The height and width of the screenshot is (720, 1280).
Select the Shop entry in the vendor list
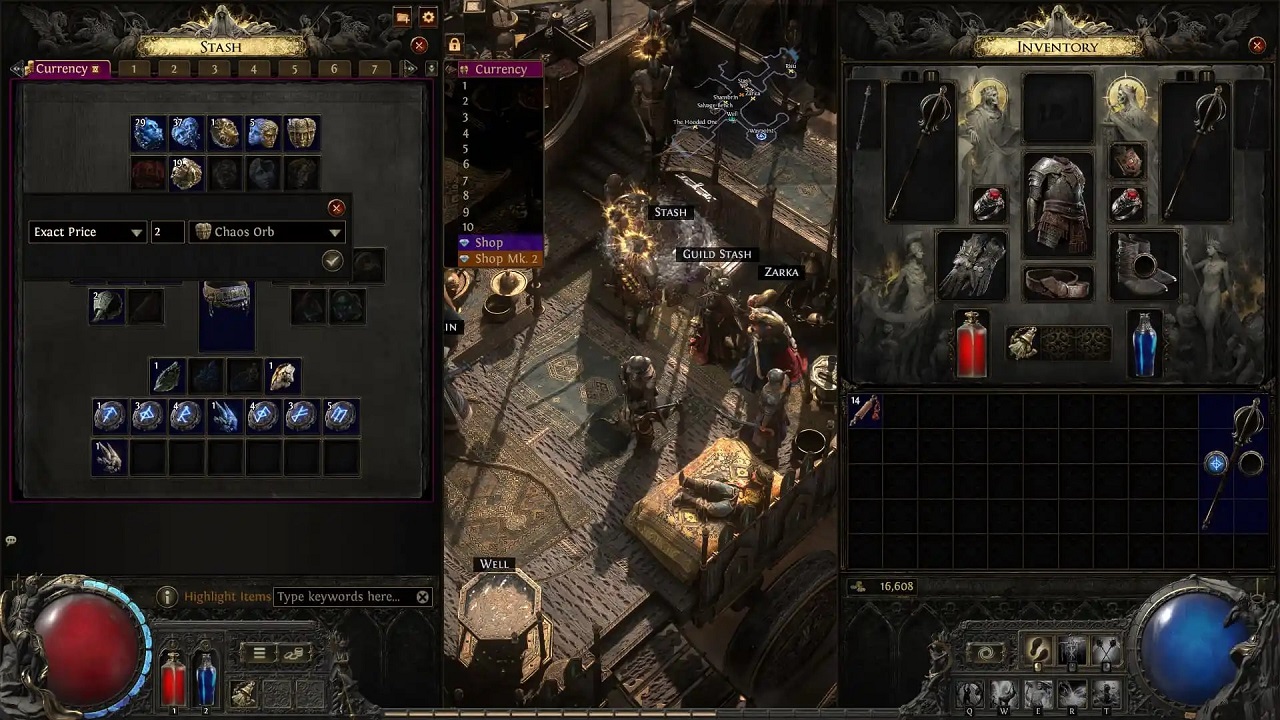point(489,242)
